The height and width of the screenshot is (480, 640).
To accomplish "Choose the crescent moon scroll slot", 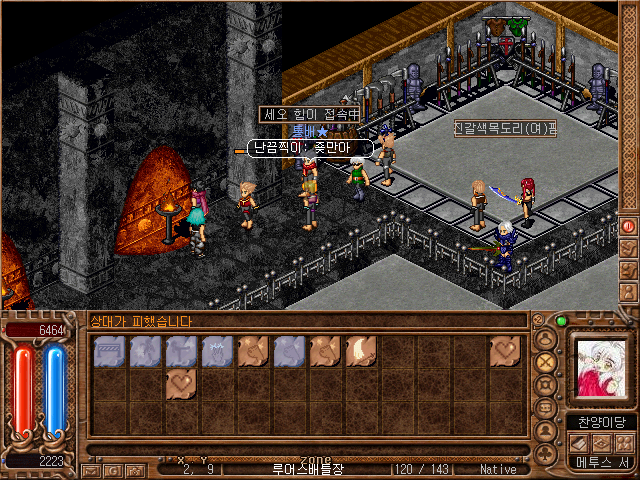I will pos(361,351).
